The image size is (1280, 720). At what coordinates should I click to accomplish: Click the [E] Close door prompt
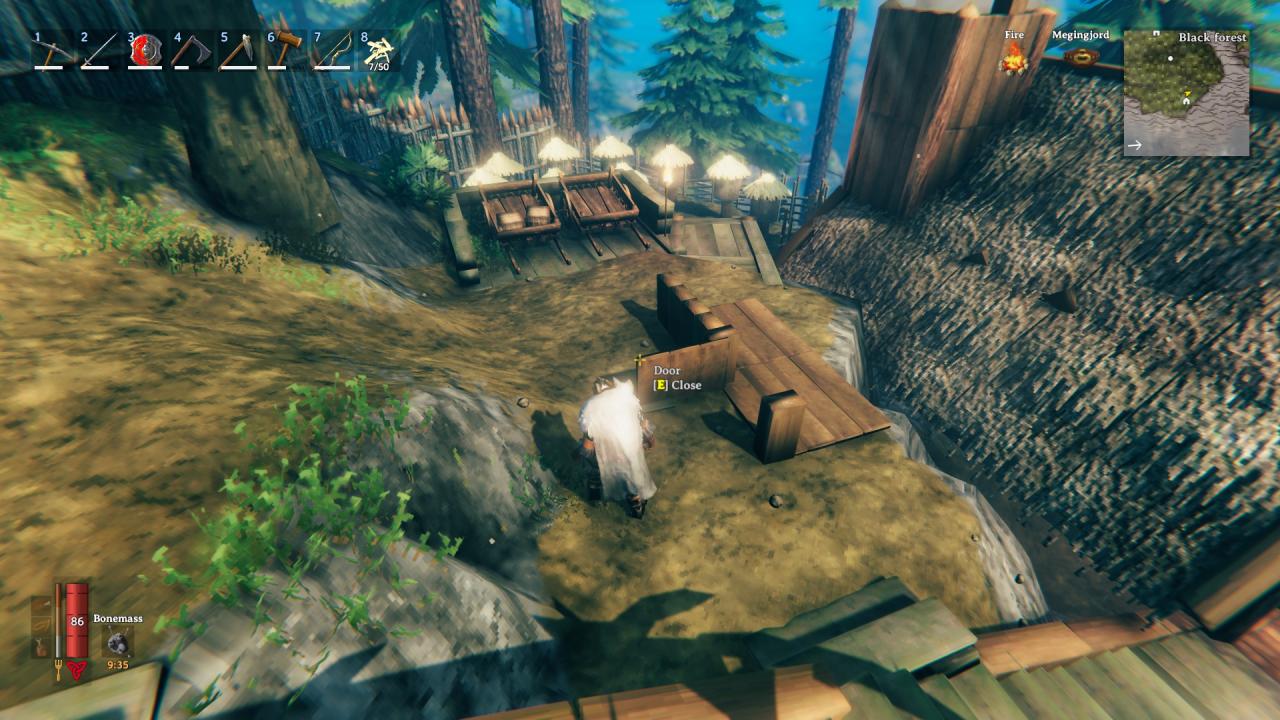click(677, 385)
